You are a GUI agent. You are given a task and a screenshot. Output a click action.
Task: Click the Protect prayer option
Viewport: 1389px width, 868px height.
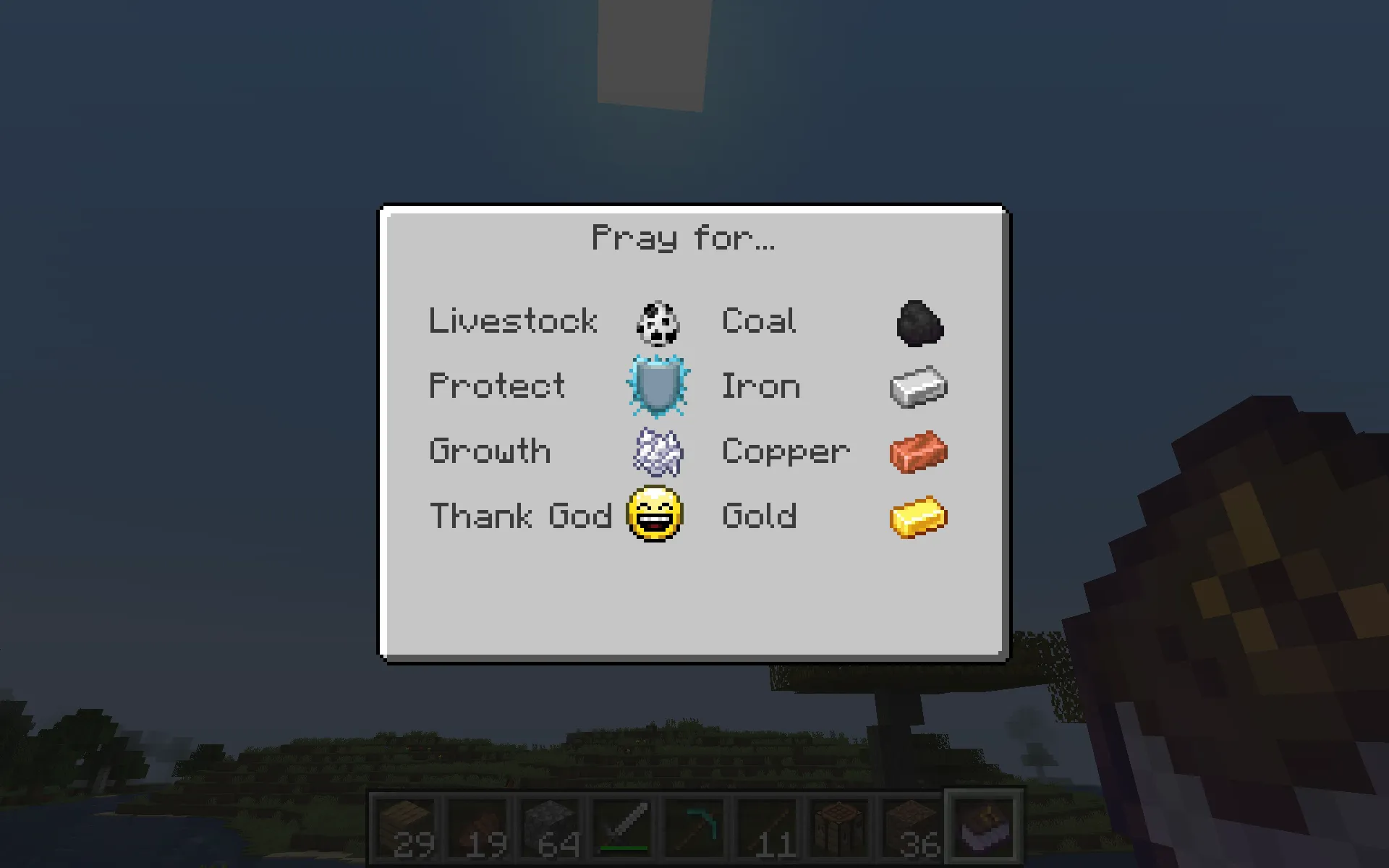[x=496, y=386]
